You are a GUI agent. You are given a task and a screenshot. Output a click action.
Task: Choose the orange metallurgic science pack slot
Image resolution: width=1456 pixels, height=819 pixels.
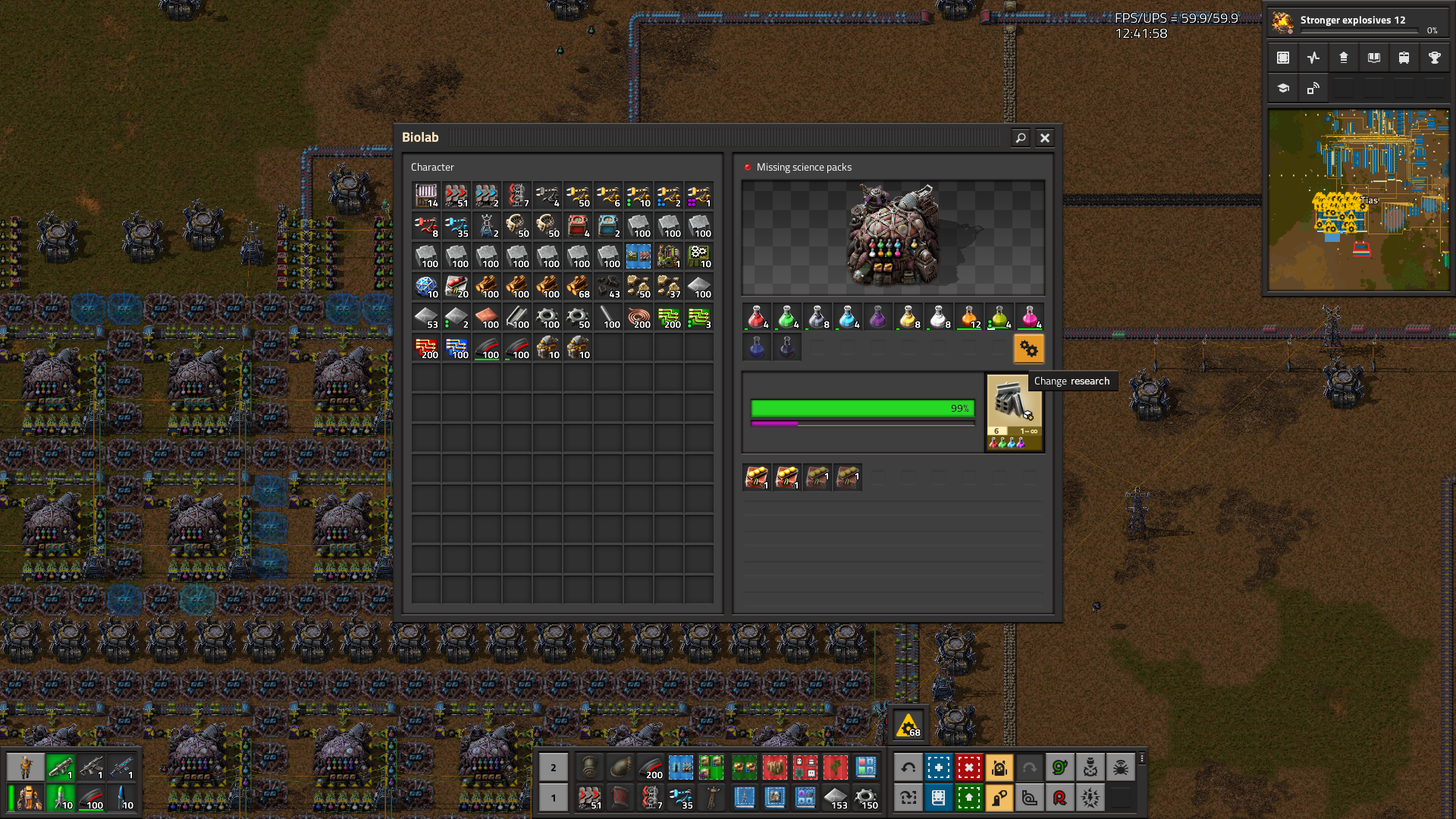[968, 317]
